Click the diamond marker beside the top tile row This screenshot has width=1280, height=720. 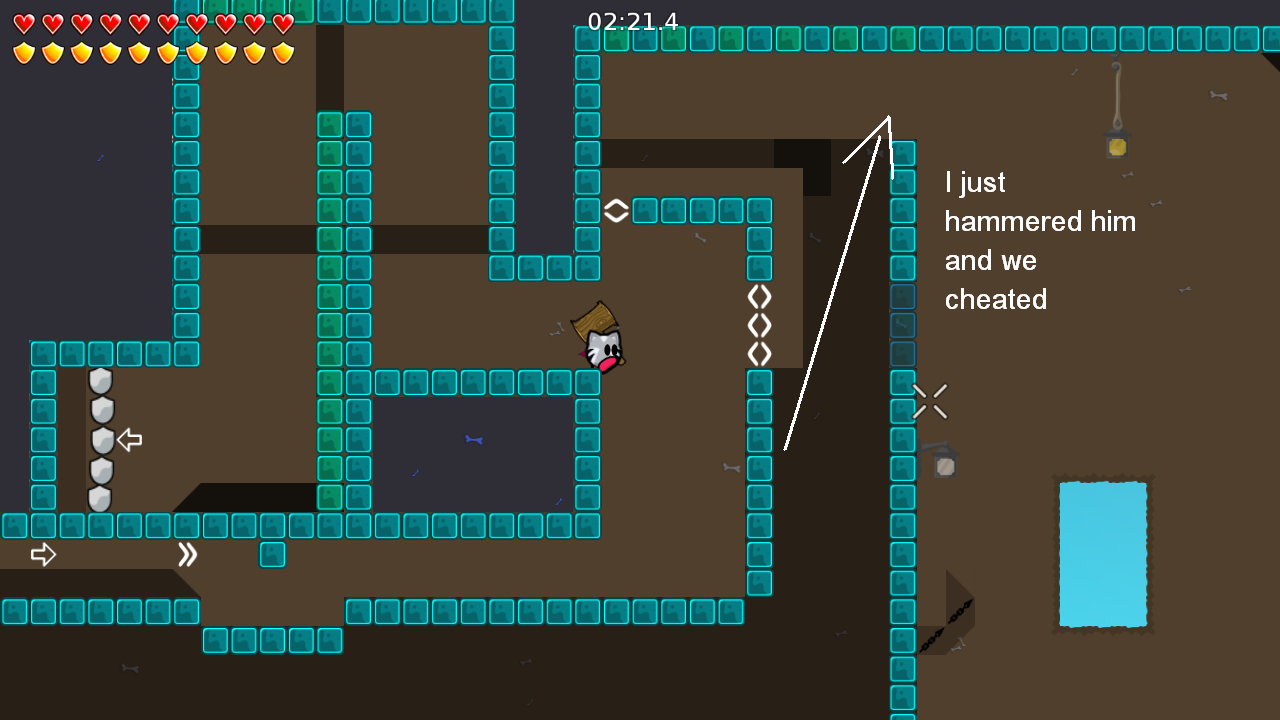pos(616,211)
